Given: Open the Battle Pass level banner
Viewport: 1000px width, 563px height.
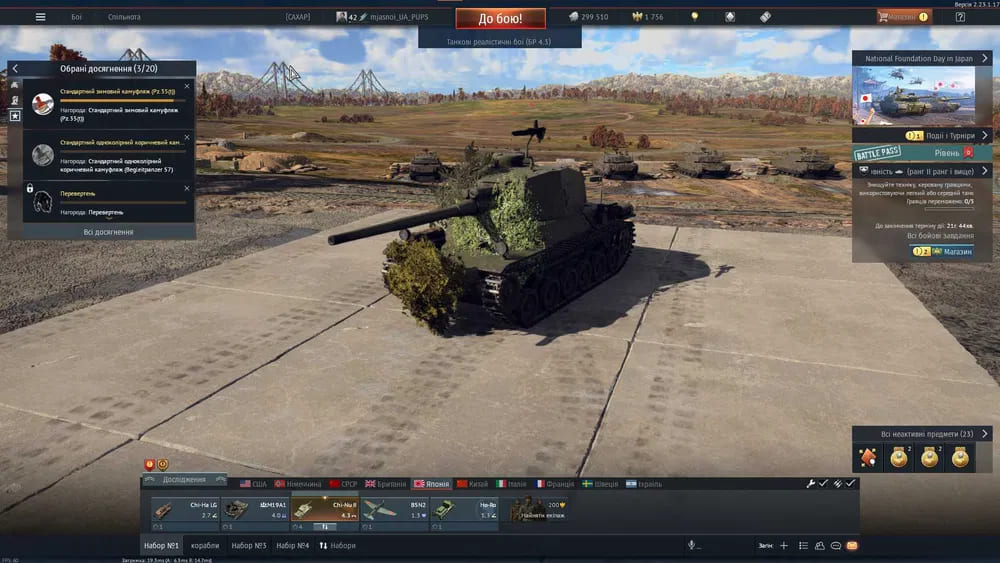Looking at the screenshot, I should (x=922, y=153).
